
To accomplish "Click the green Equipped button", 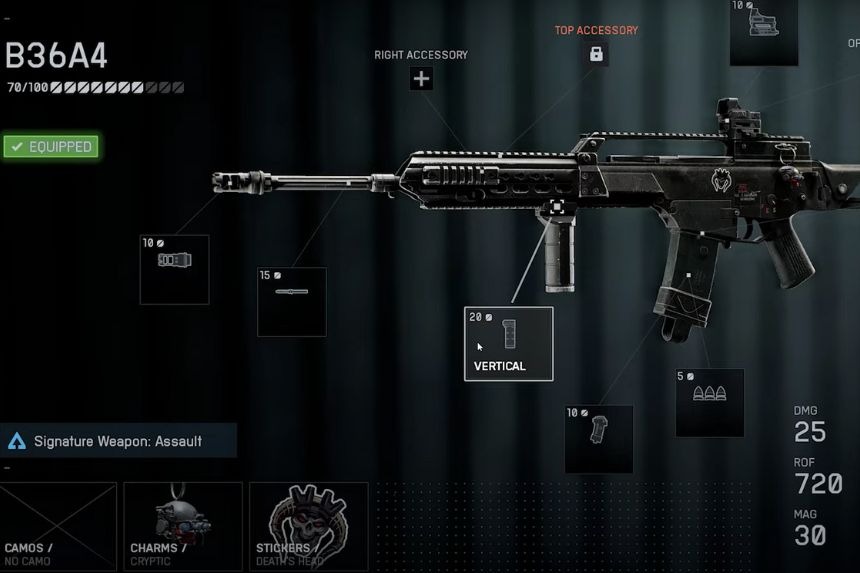I will 50,147.
